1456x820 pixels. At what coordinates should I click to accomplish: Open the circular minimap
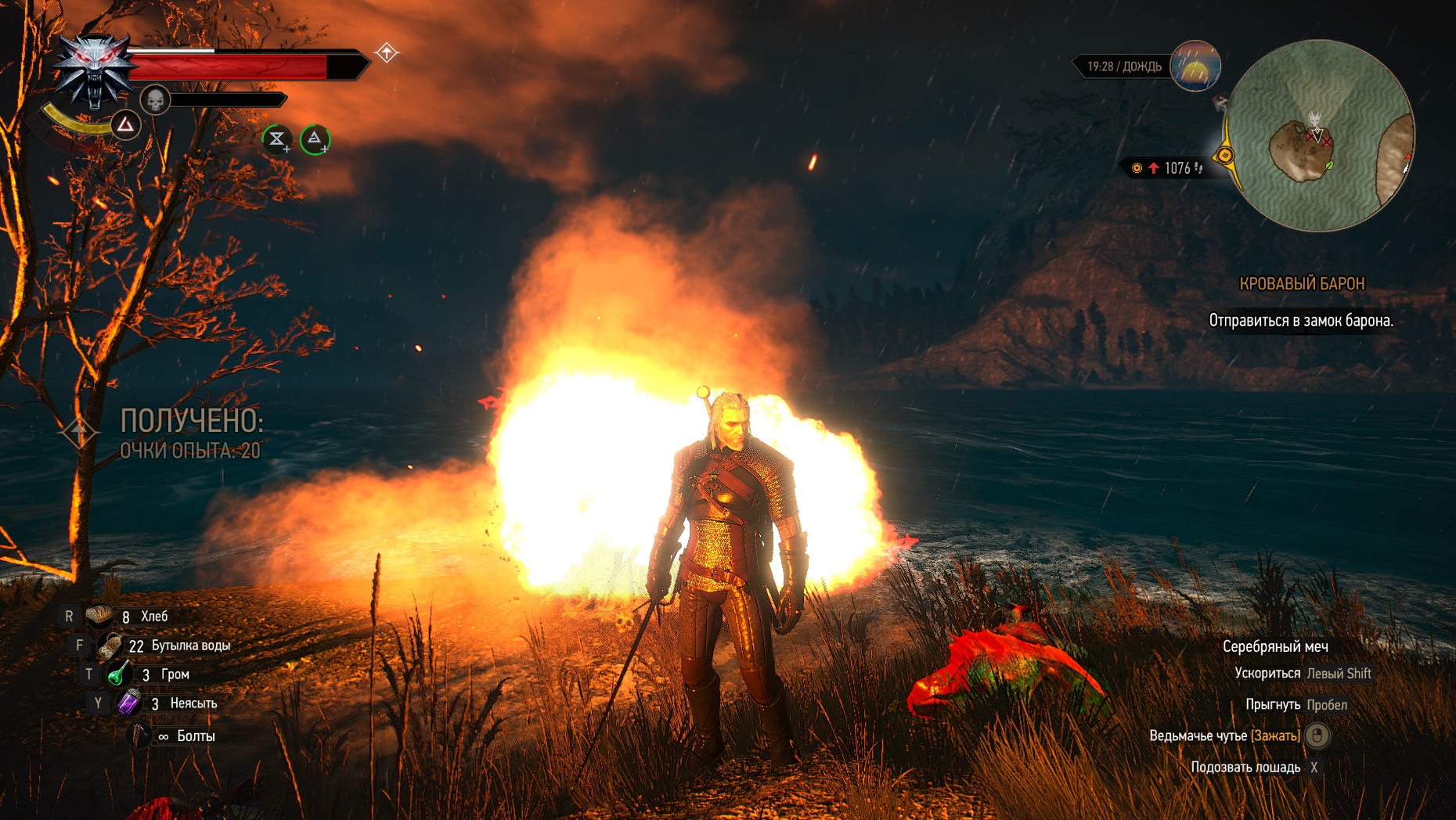click(x=1320, y=136)
